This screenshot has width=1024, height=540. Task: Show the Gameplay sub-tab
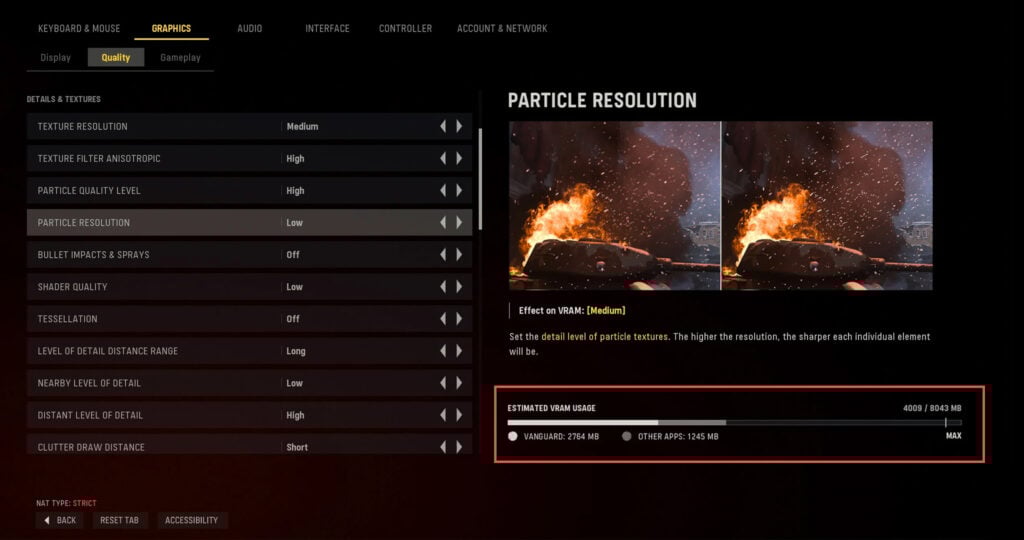pyautogui.click(x=180, y=57)
